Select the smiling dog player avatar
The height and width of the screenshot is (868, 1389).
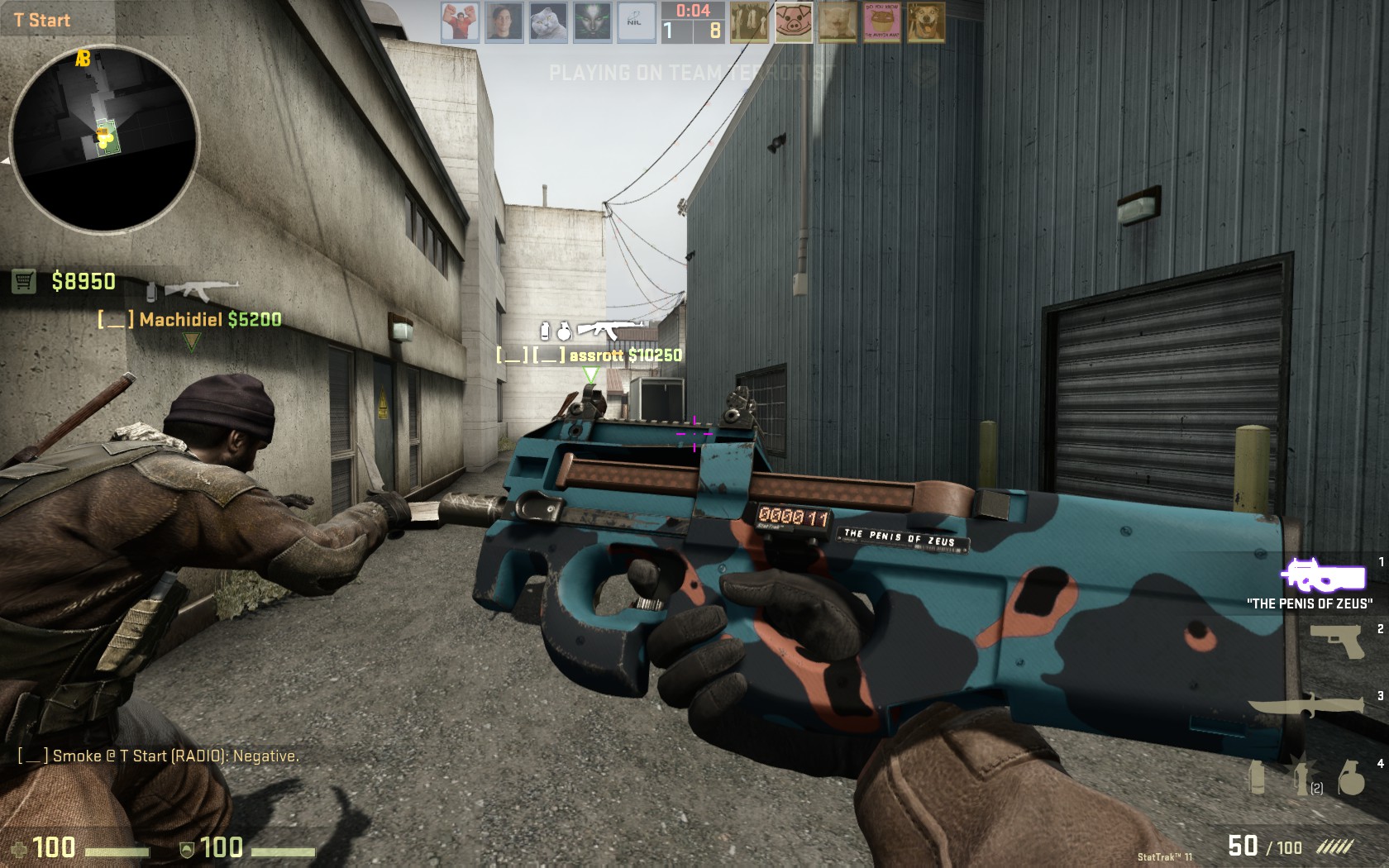(x=925, y=22)
